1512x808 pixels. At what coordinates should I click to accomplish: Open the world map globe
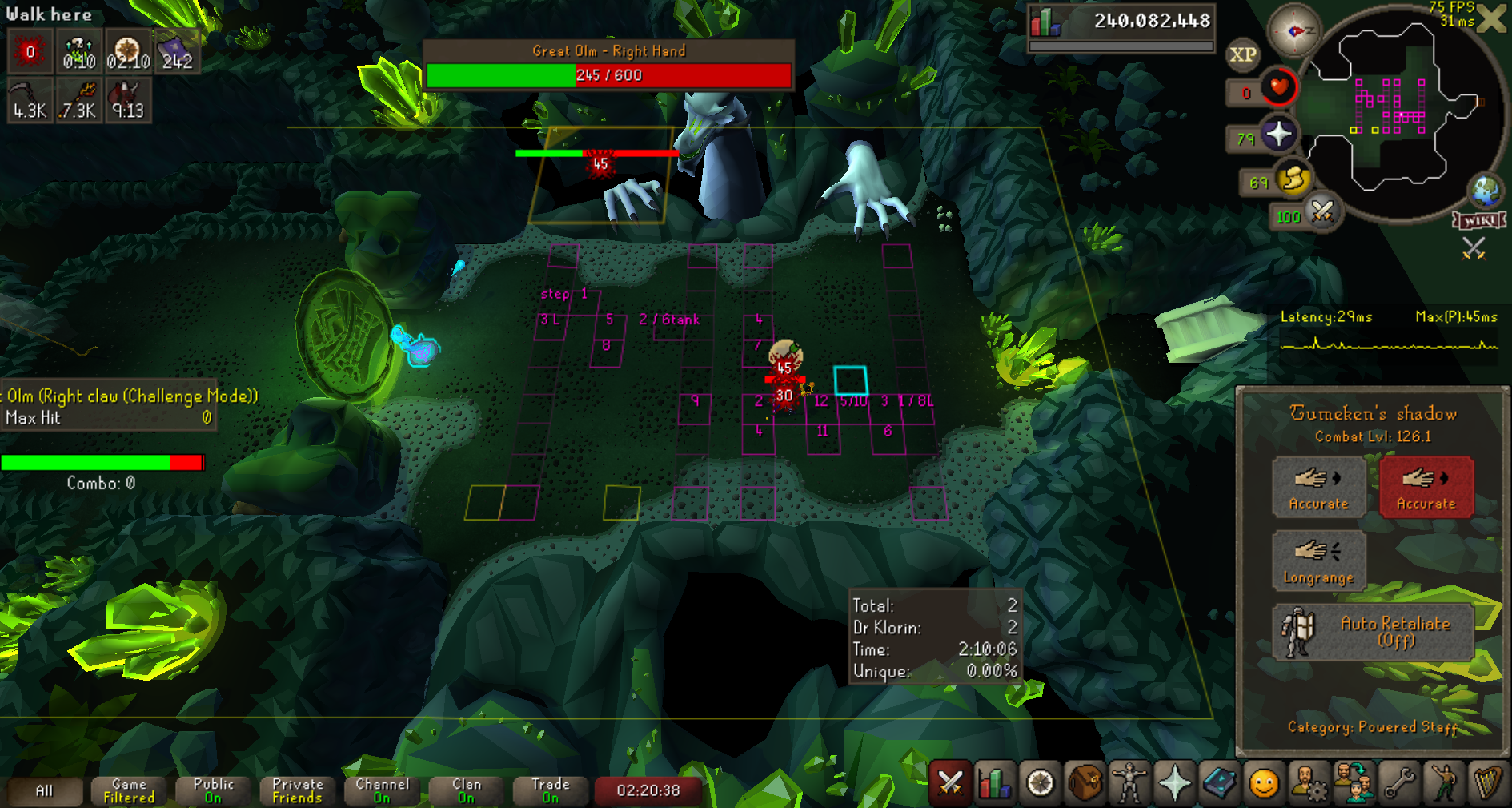pyautogui.click(x=1486, y=191)
